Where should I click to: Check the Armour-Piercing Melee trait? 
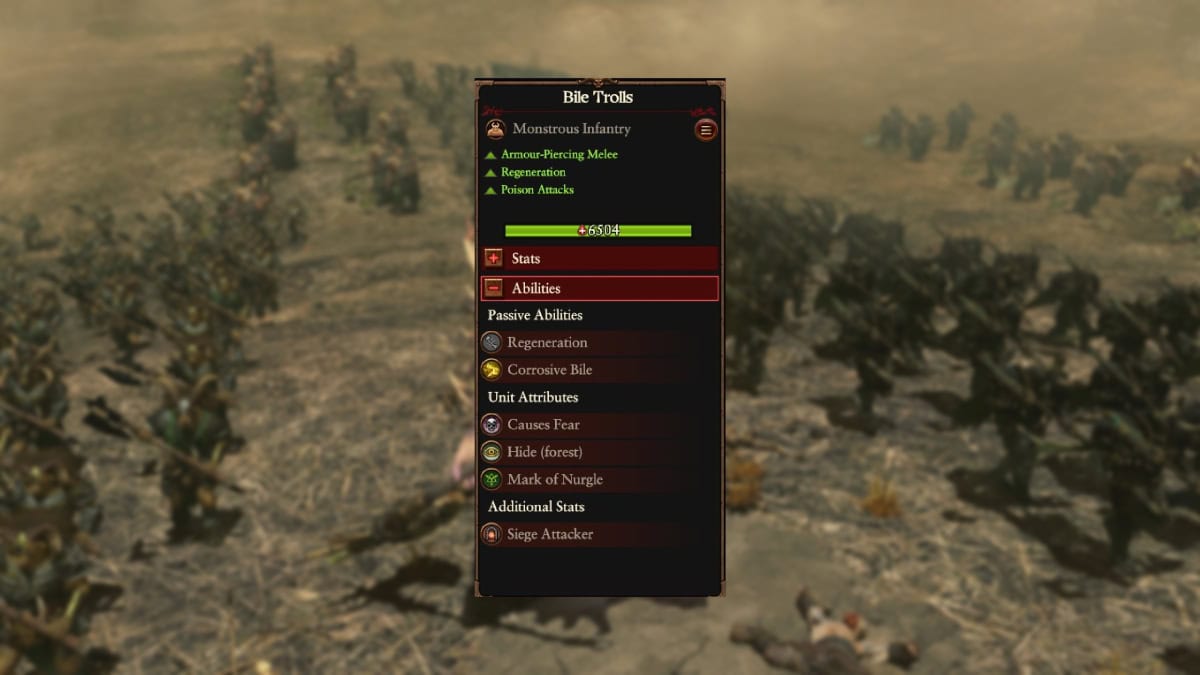click(558, 155)
